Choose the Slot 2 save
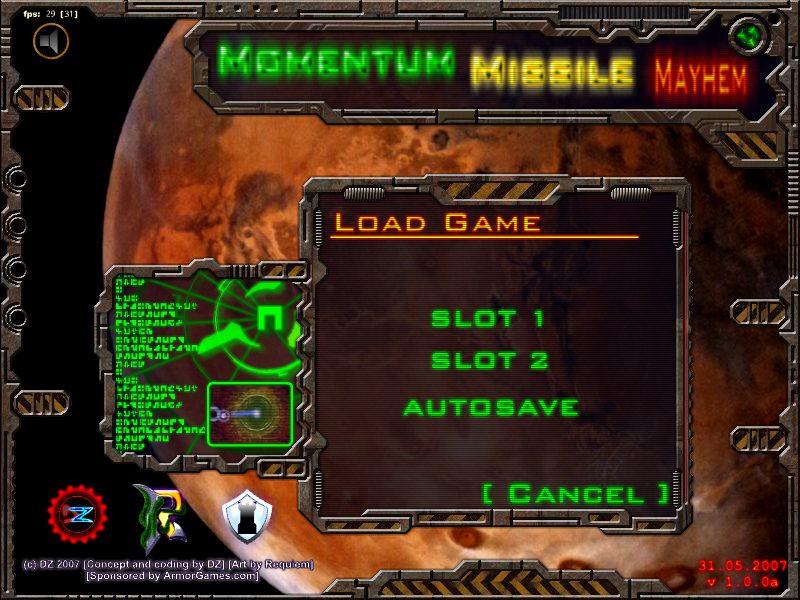 click(x=489, y=361)
